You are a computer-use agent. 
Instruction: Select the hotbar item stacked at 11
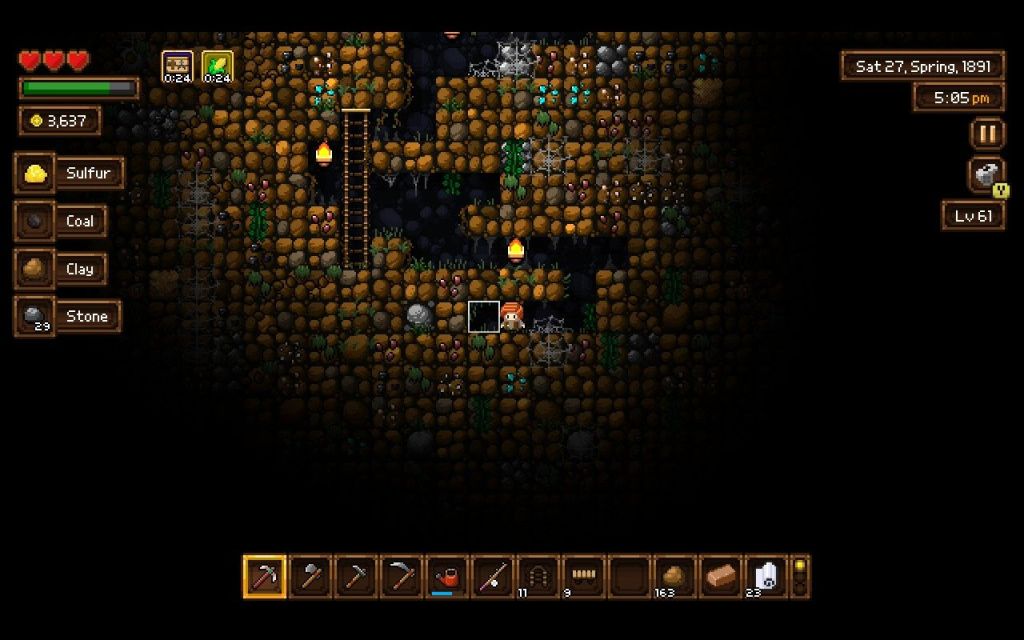point(539,577)
